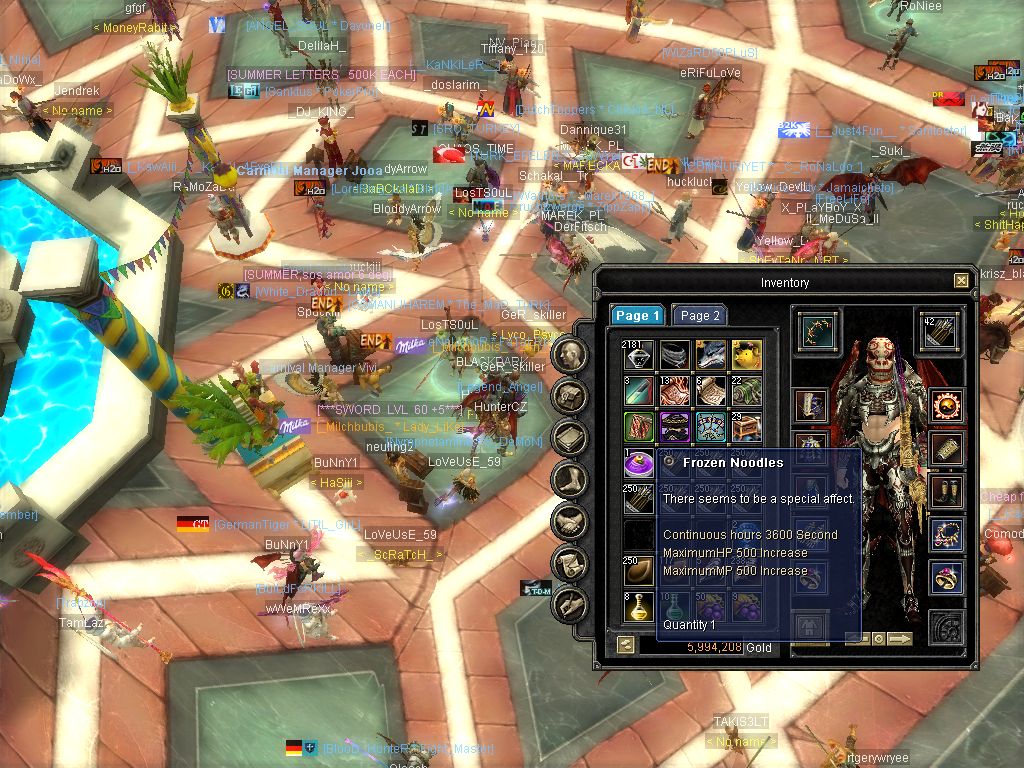Click the scroll icon side button
1024x768 pixels.
pos(570,563)
